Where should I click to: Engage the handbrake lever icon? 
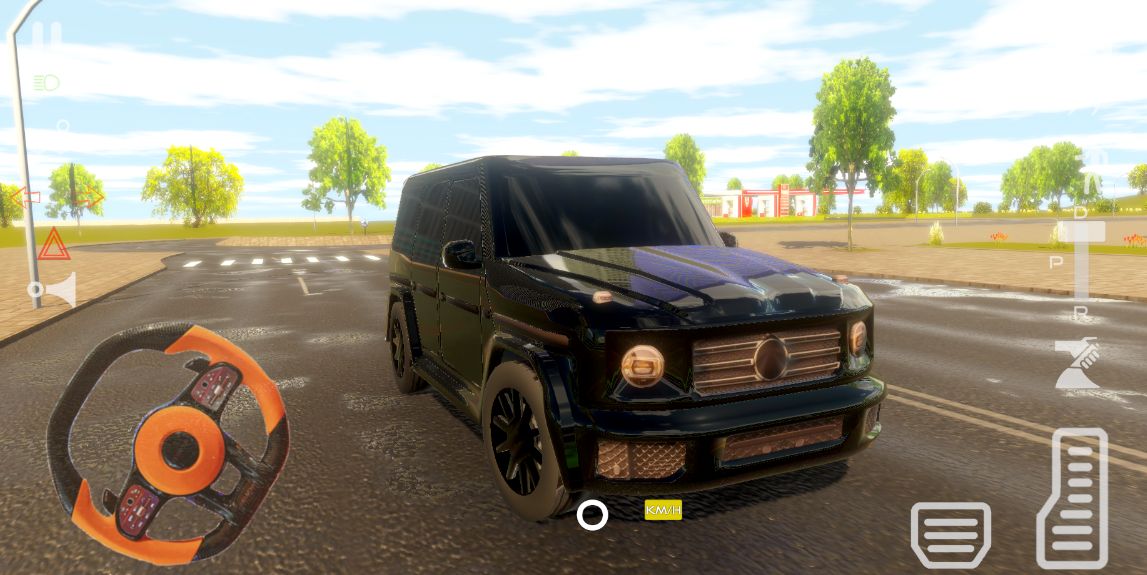tap(1076, 364)
